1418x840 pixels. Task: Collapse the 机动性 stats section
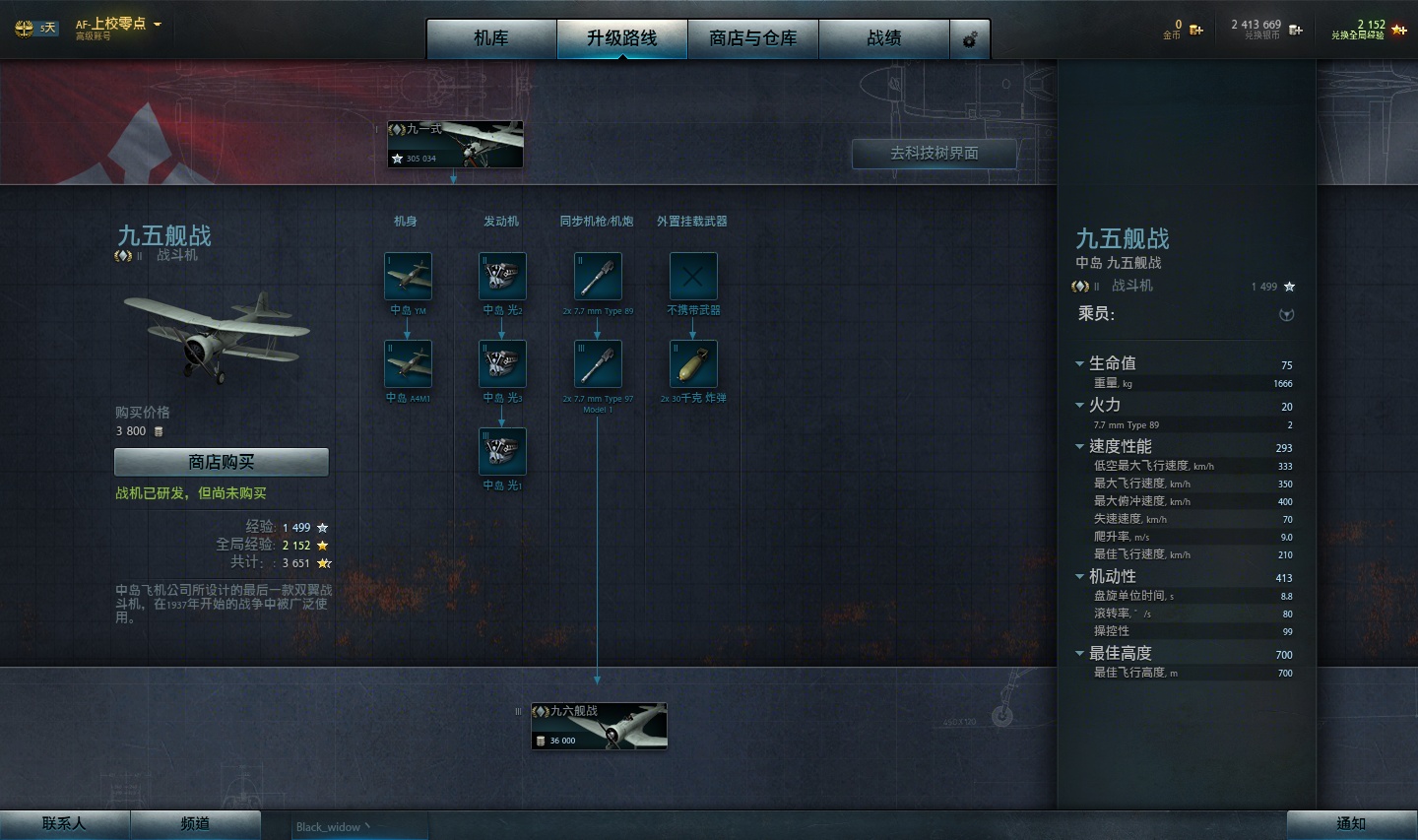[x=1080, y=576]
